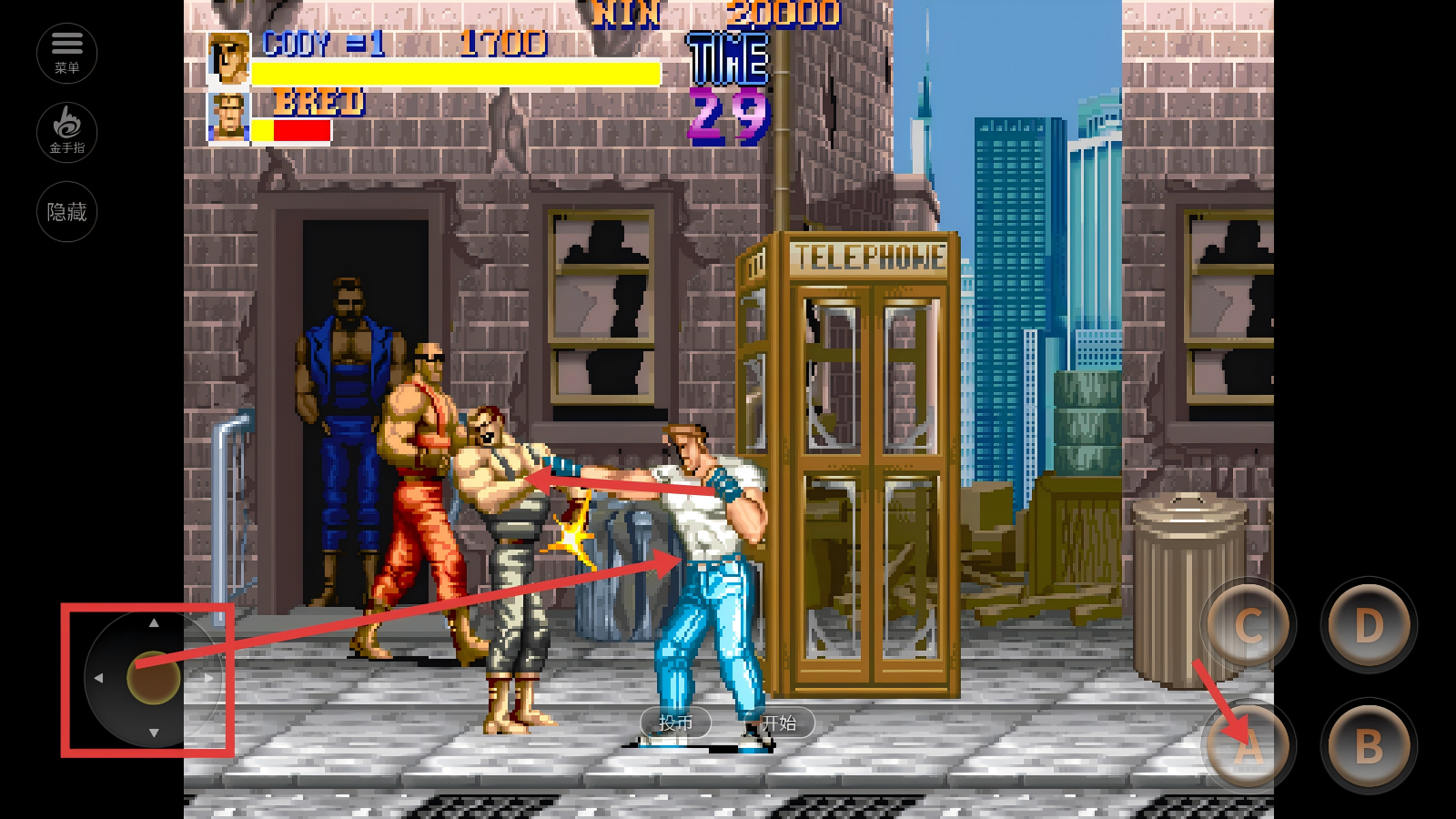Open the emulator 菜单 menu
Image resolution: width=1456 pixels, height=819 pixels.
66,53
